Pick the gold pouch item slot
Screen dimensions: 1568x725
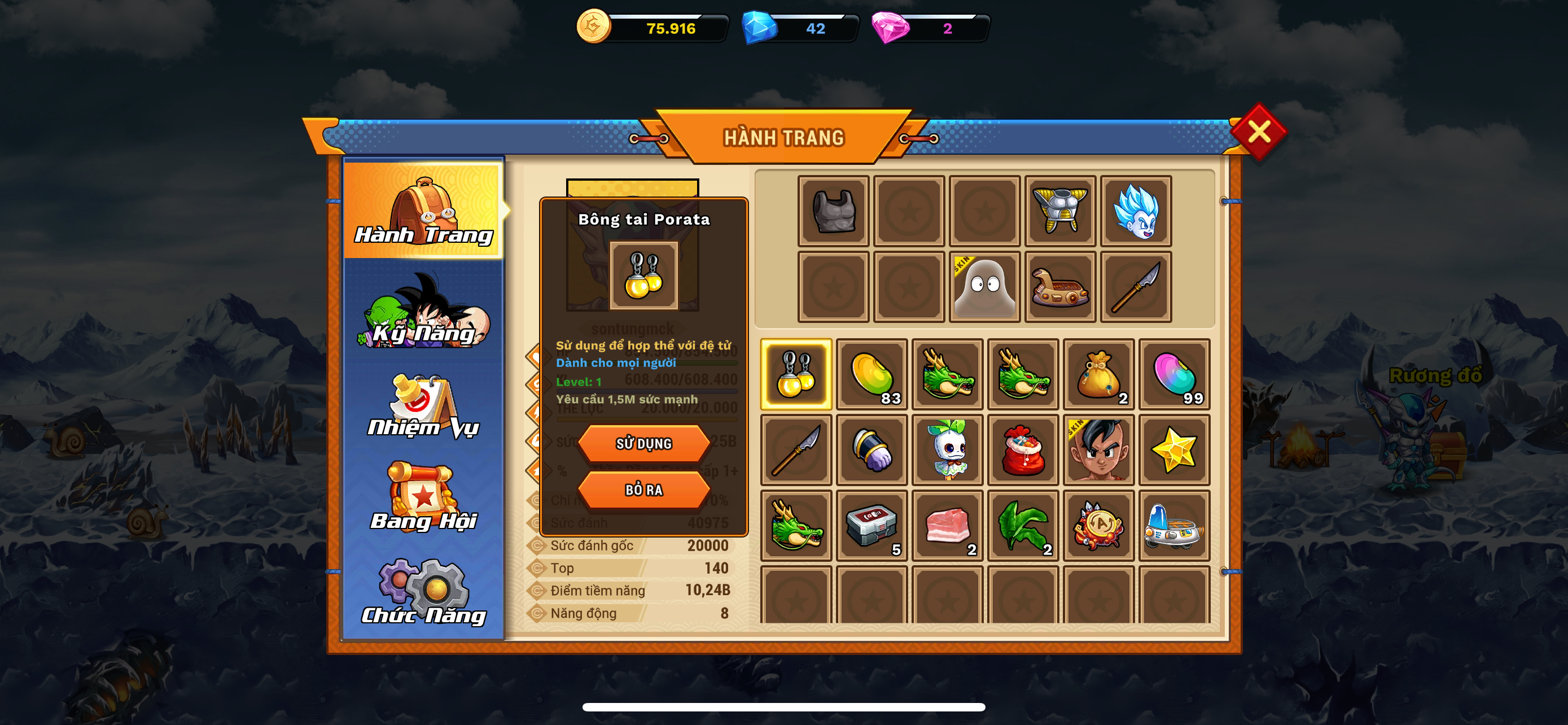coord(1099,374)
